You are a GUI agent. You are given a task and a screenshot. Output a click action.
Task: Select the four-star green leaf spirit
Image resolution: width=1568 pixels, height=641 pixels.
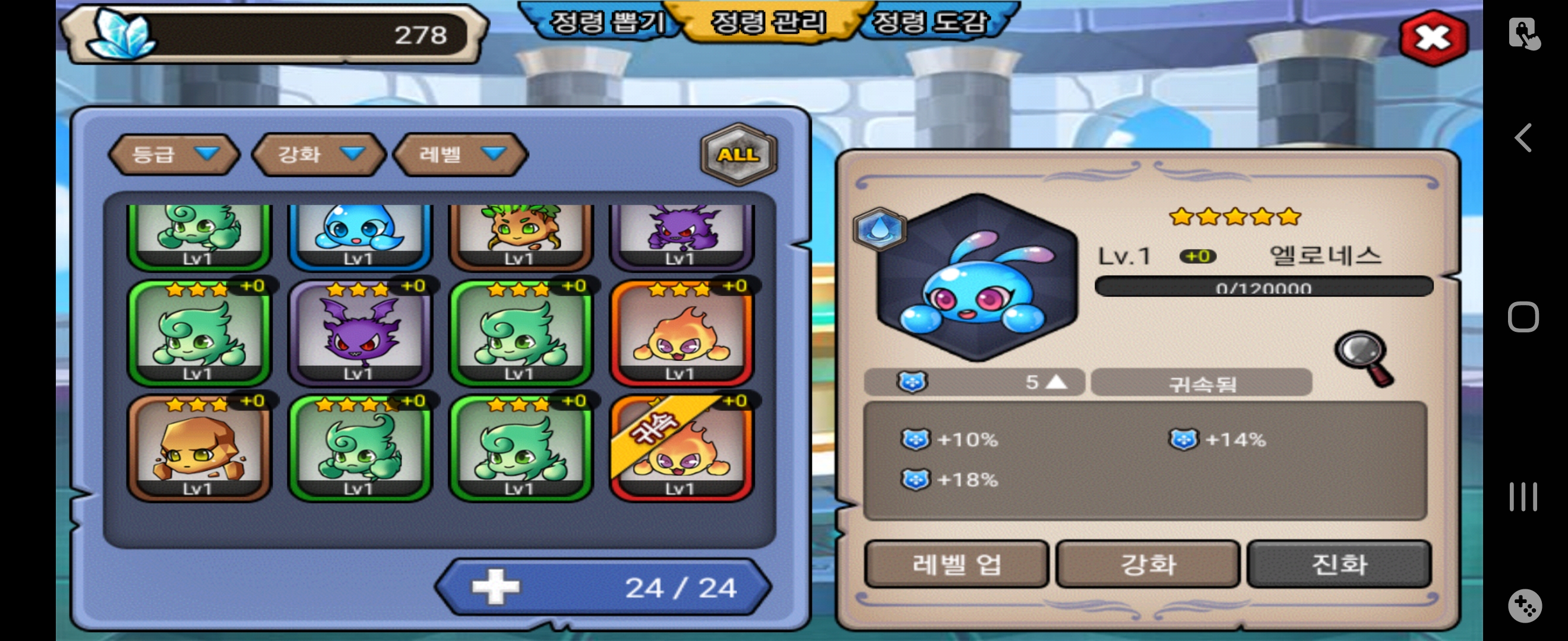coord(360,448)
